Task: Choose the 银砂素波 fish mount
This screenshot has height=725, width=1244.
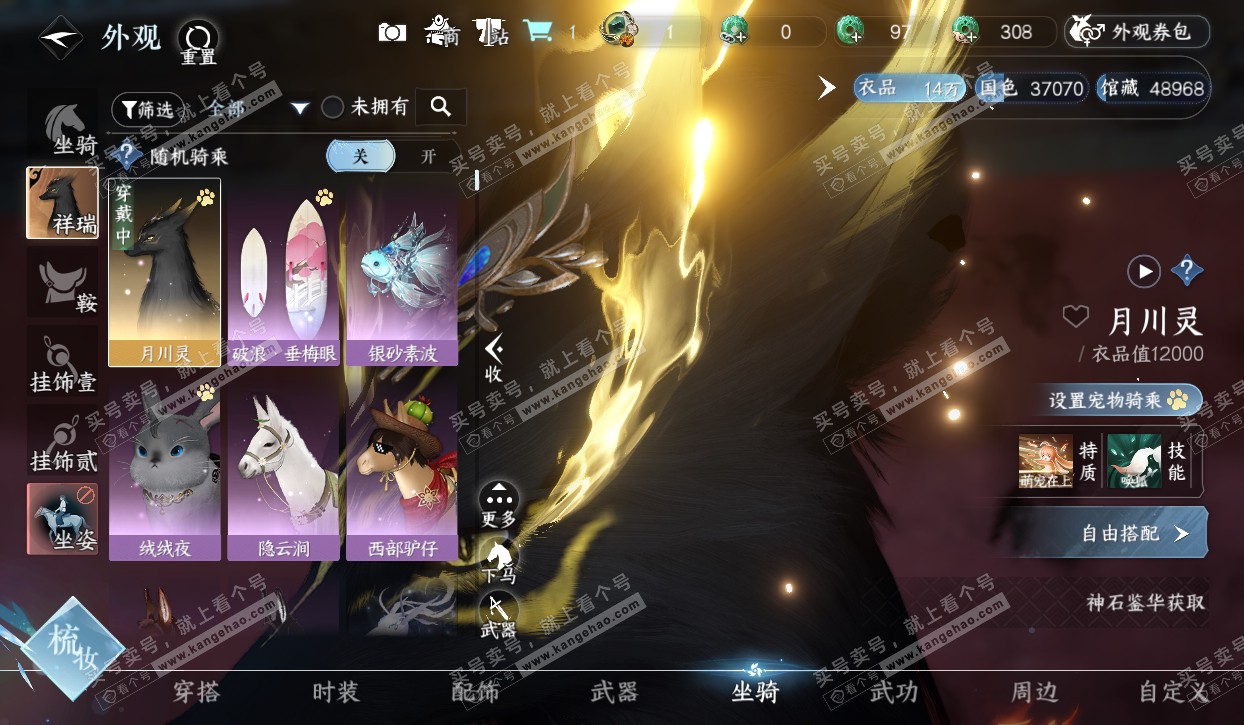Action: point(402,272)
